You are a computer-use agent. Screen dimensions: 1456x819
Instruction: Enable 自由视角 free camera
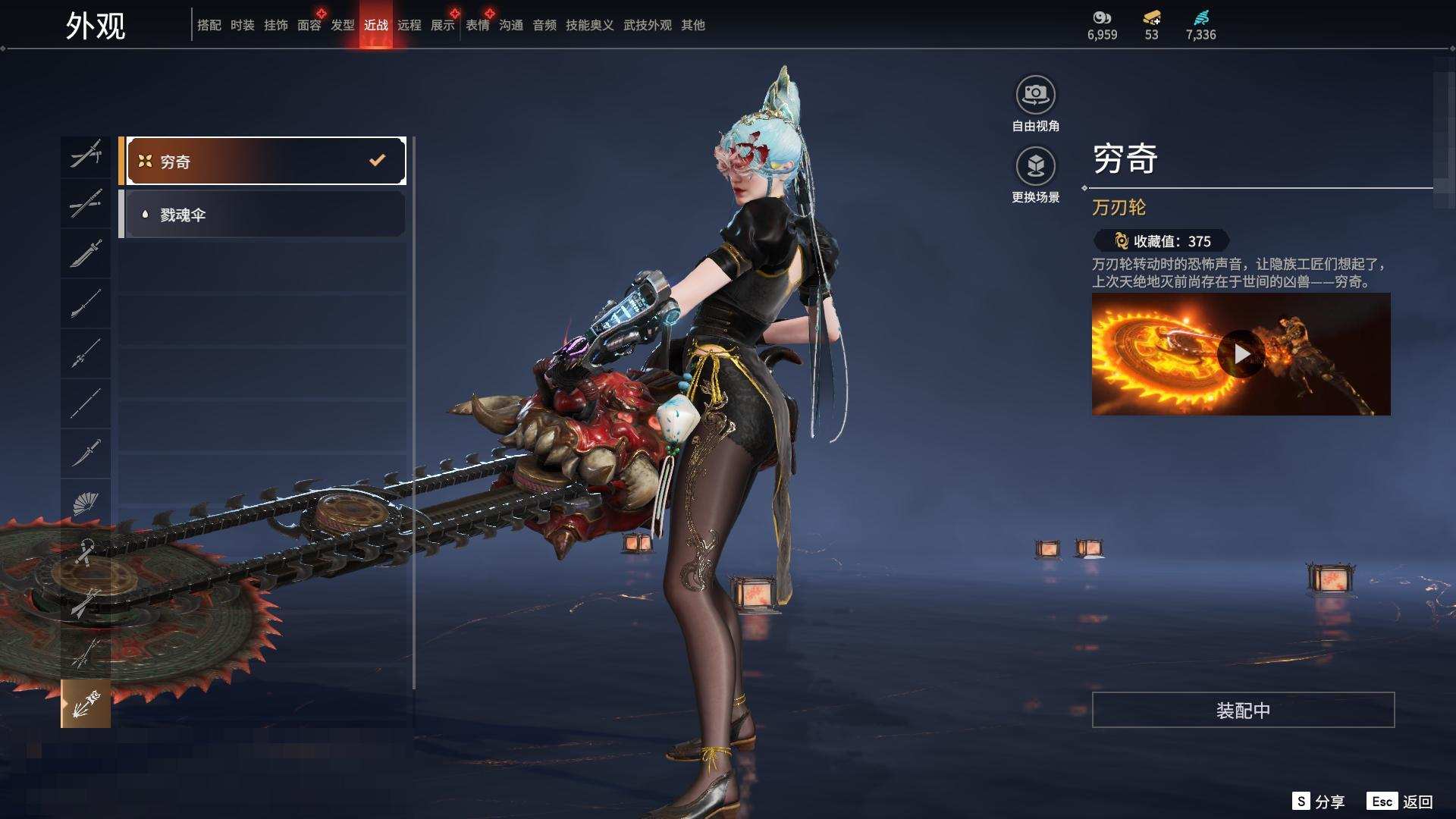point(1035,96)
